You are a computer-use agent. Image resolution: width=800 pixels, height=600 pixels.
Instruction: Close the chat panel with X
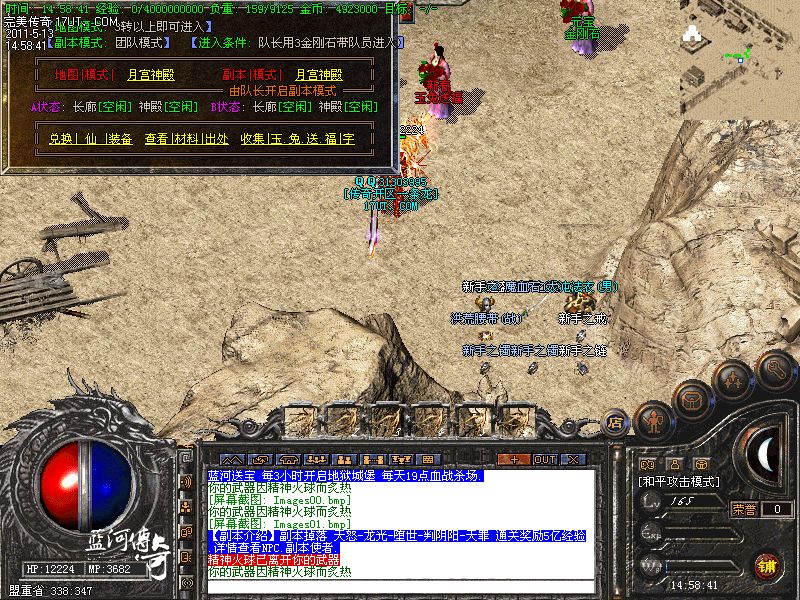pos(573,459)
